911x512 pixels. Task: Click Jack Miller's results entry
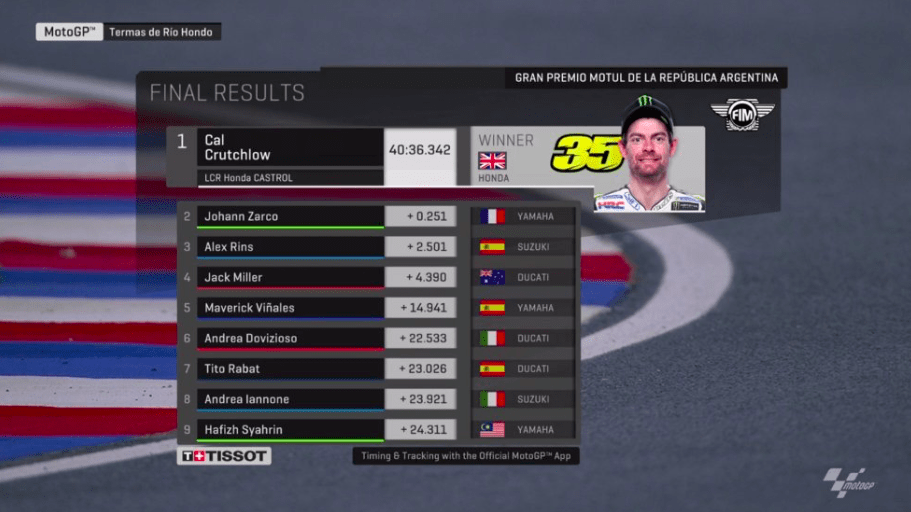292,277
